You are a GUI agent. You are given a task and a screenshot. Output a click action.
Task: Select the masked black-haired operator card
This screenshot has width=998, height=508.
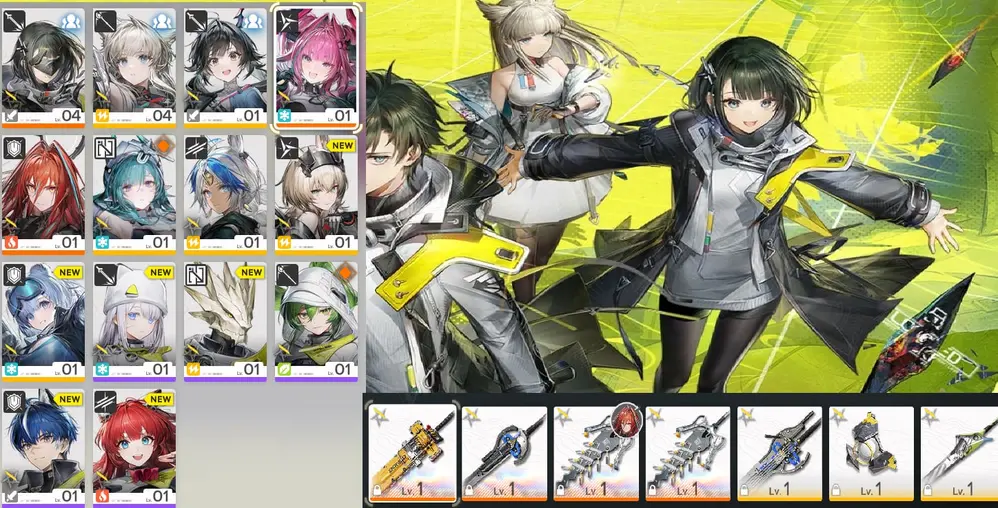click(43, 68)
